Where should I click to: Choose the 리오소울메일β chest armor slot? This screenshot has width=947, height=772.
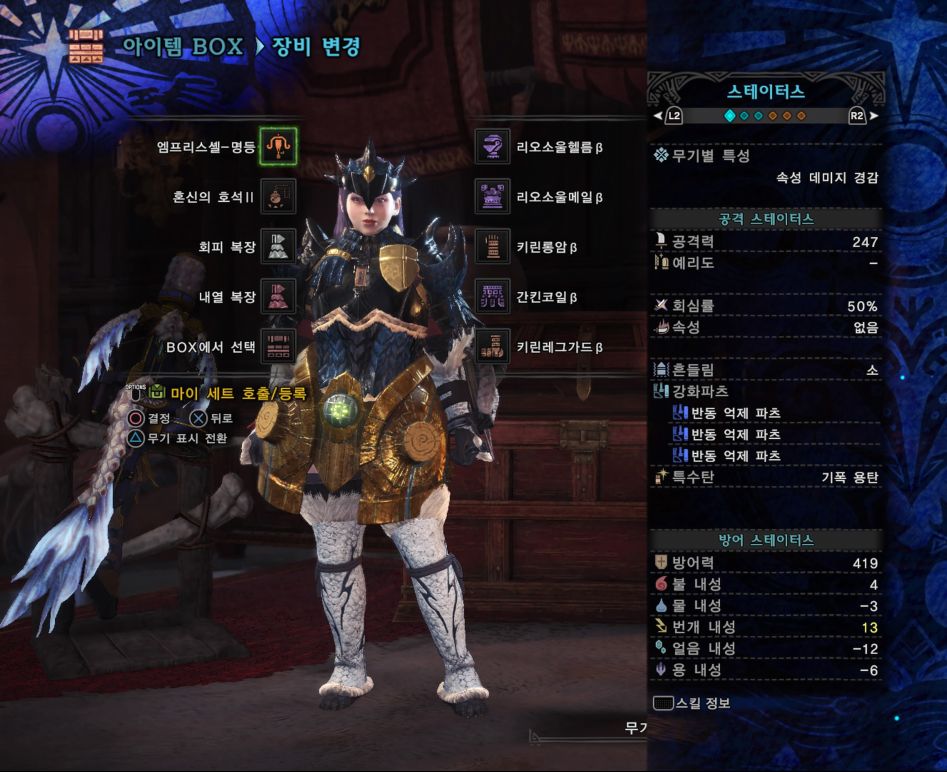click(x=492, y=197)
